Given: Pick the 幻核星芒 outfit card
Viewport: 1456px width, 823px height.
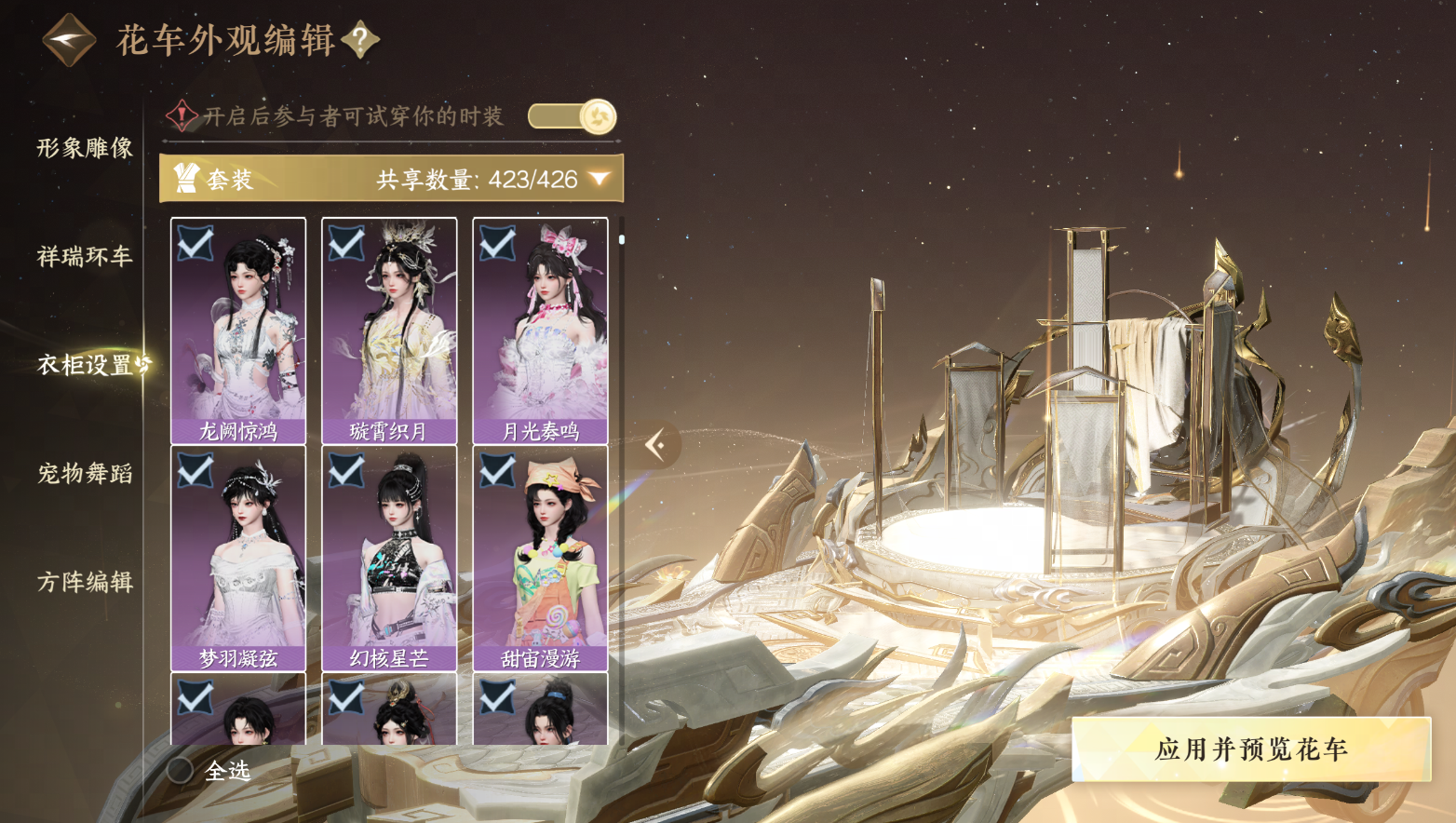Looking at the screenshot, I should click(x=389, y=558).
